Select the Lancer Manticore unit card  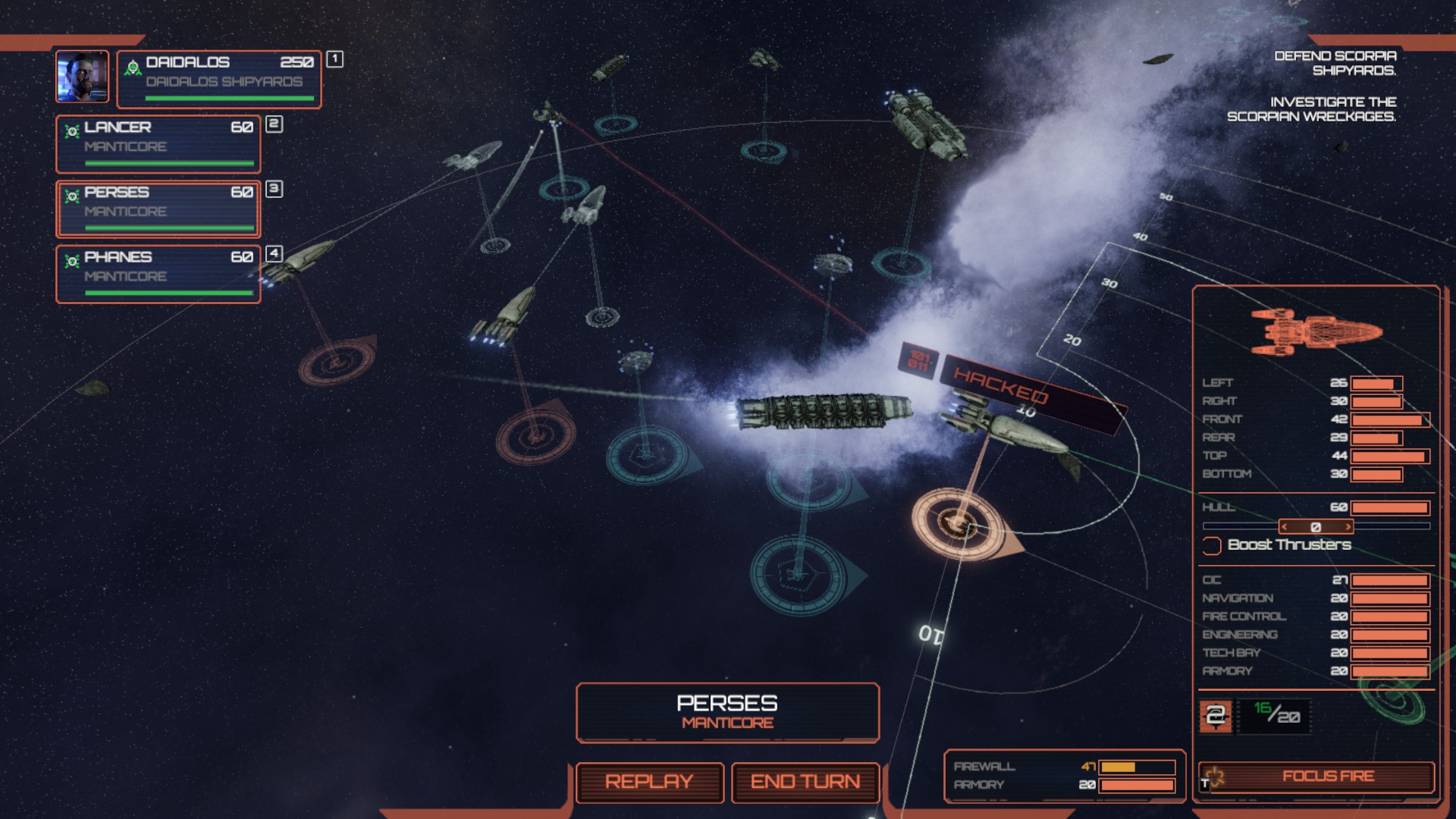[x=158, y=144]
